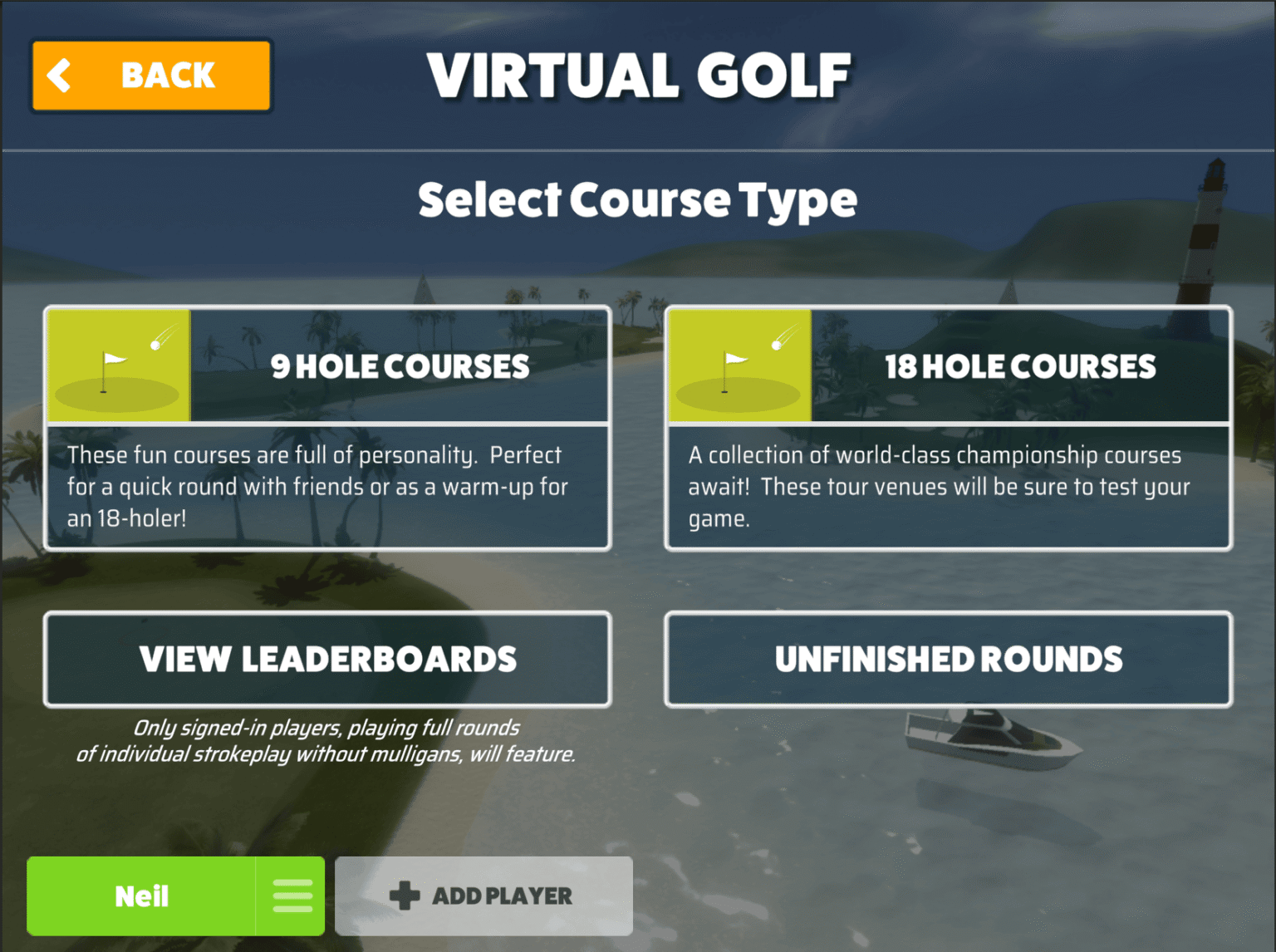Click the 9-hole course description text

(x=316, y=486)
